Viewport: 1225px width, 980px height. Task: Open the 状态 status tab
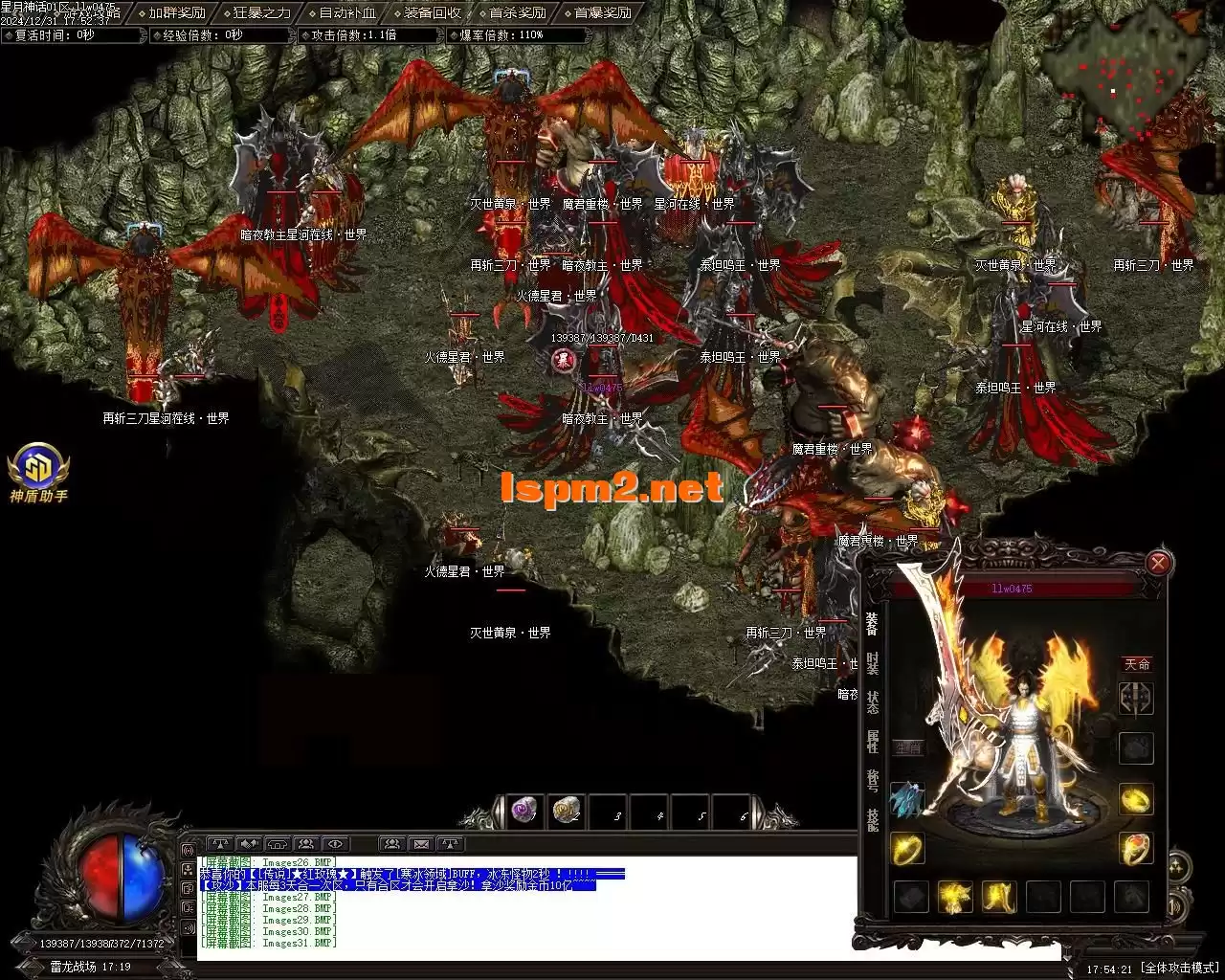(872, 702)
